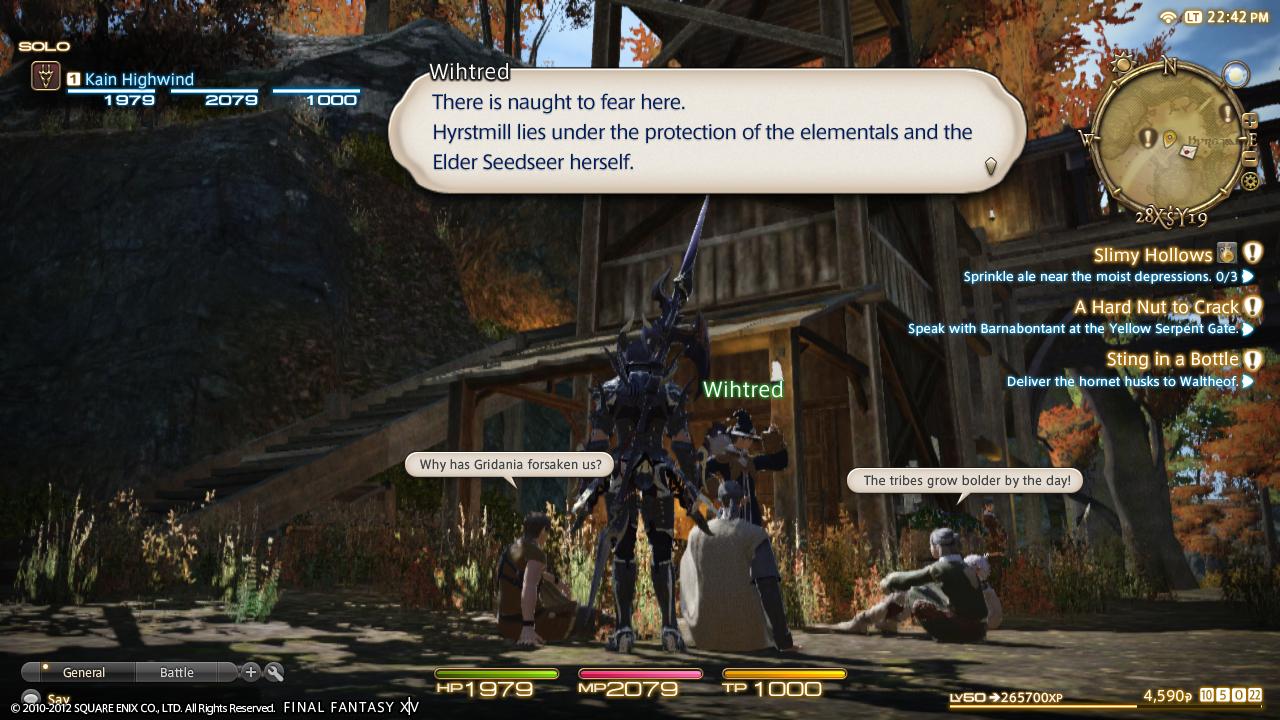Zoom in the minimap with the plus control
Image resolution: width=1280 pixels, height=720 pixels.
[1250, 121]
